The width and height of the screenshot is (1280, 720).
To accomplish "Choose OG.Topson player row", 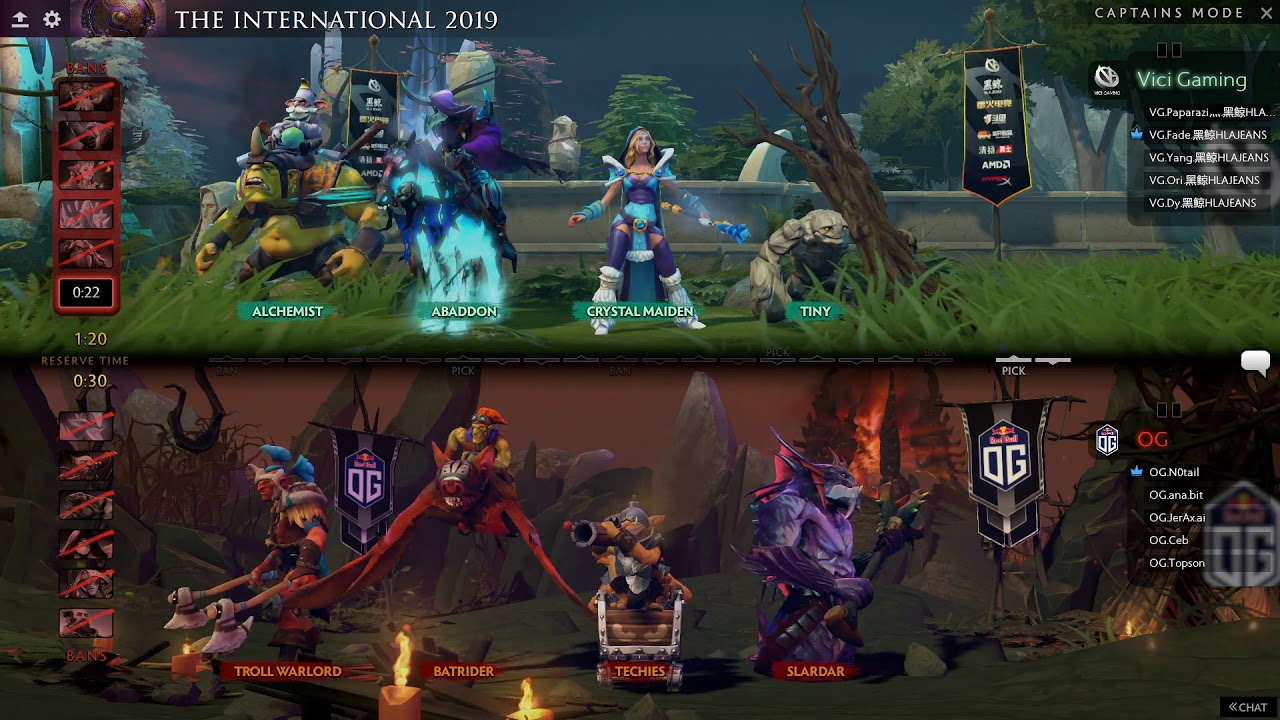I will point(1177,563).
